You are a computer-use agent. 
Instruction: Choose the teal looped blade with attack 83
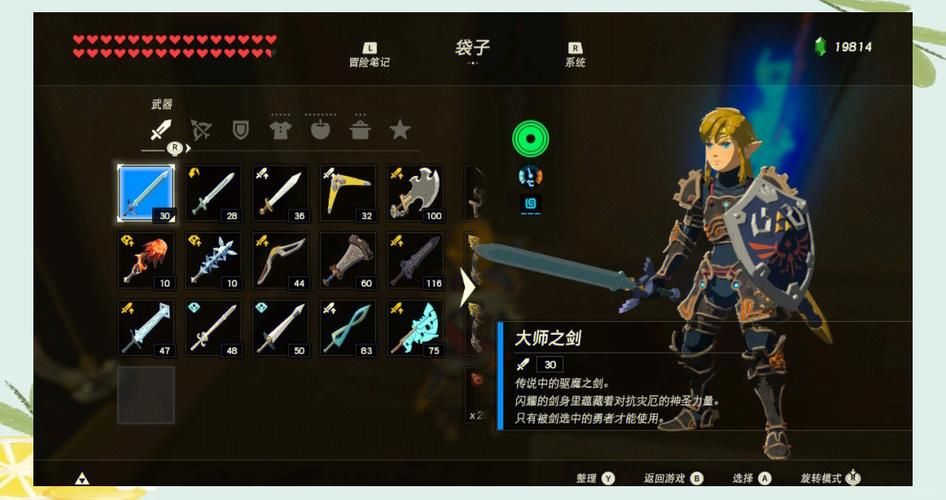coord(348,328)
